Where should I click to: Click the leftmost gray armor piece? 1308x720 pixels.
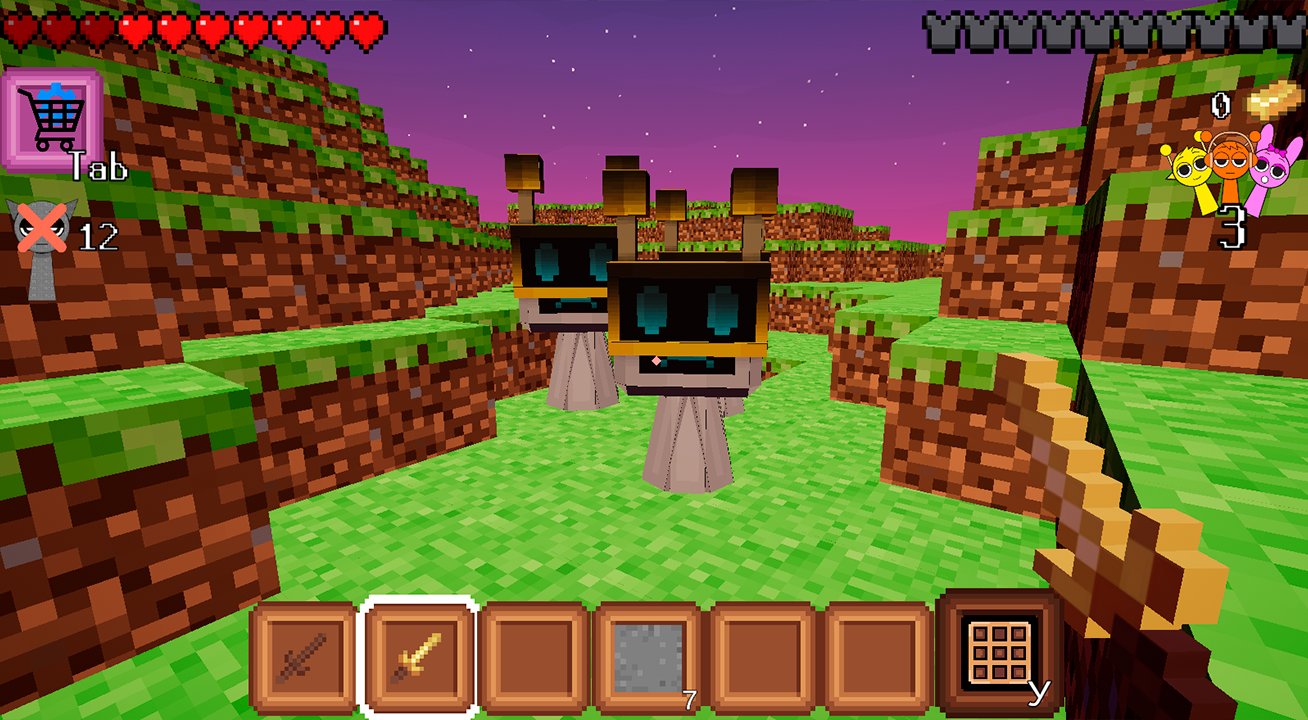coord(940,30)
